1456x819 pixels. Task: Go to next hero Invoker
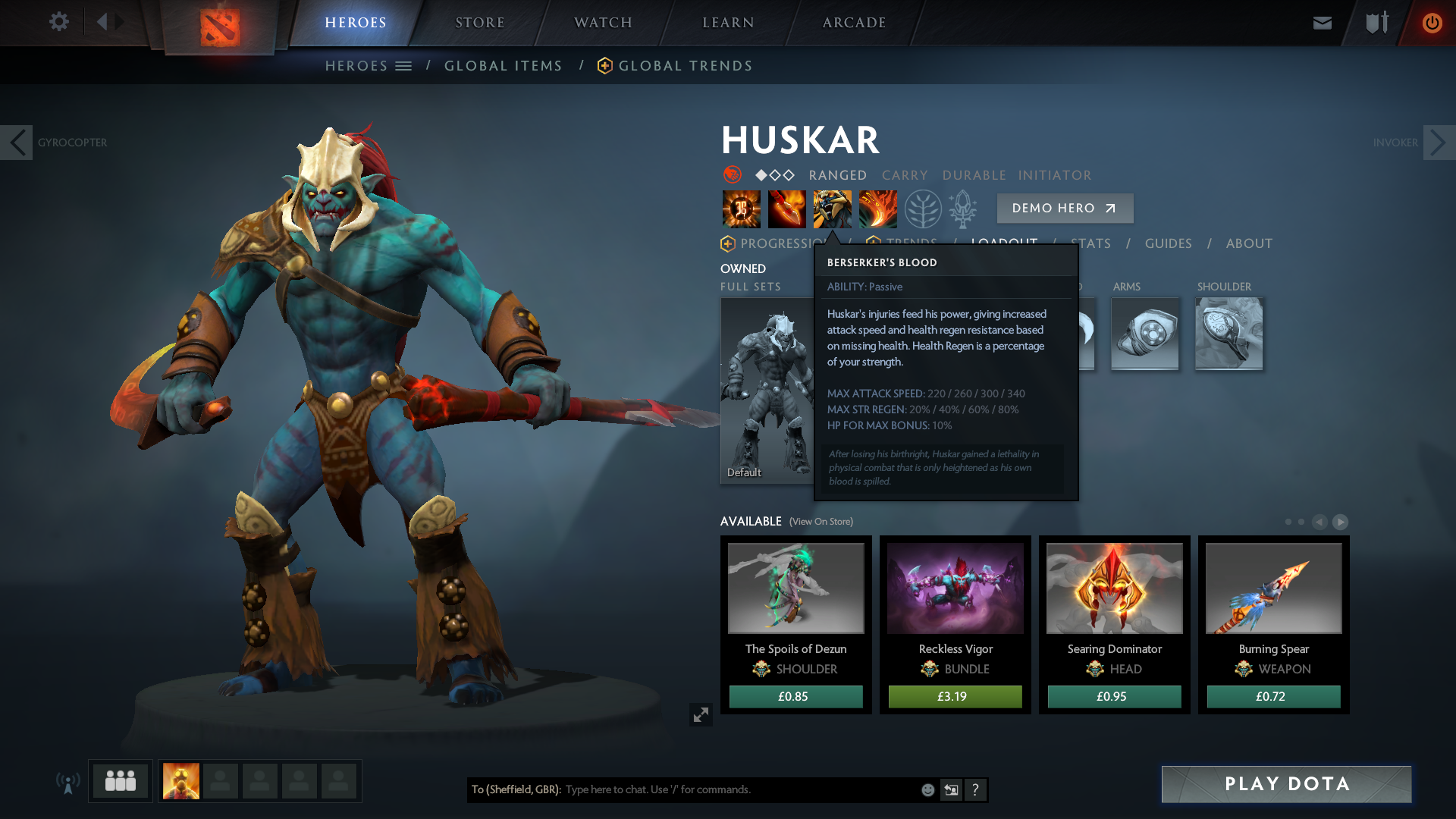pos(1439,143)
